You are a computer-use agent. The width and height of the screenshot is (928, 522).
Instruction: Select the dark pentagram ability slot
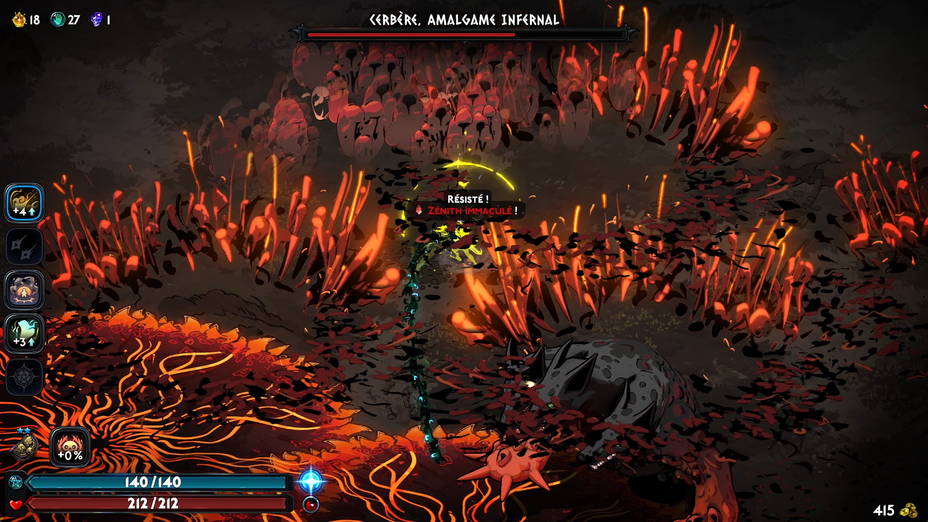24,377
